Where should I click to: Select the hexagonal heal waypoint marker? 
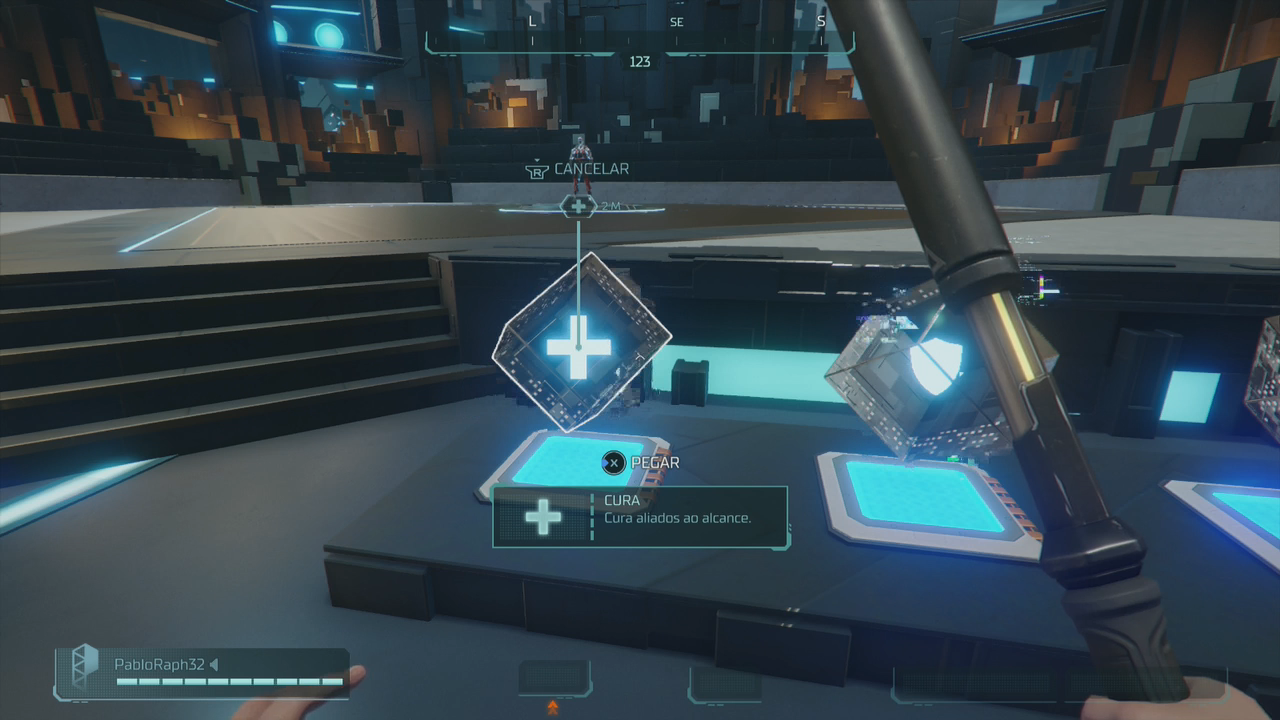click(578, 206)
